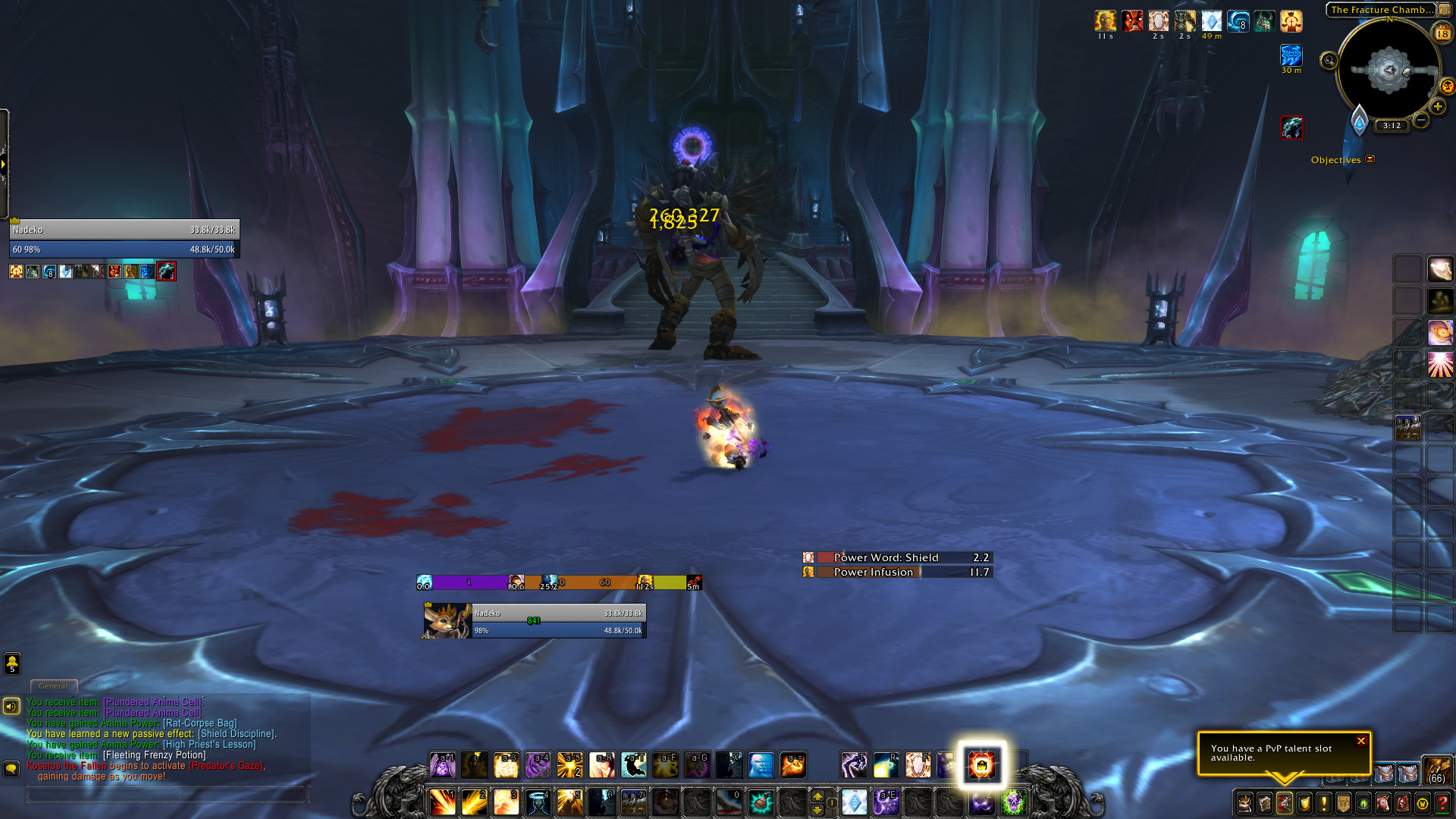Zoom in the minimap with the plus button
Image resolution: width=1456 pixels, height=819 pixels.
coord(1437,107)
